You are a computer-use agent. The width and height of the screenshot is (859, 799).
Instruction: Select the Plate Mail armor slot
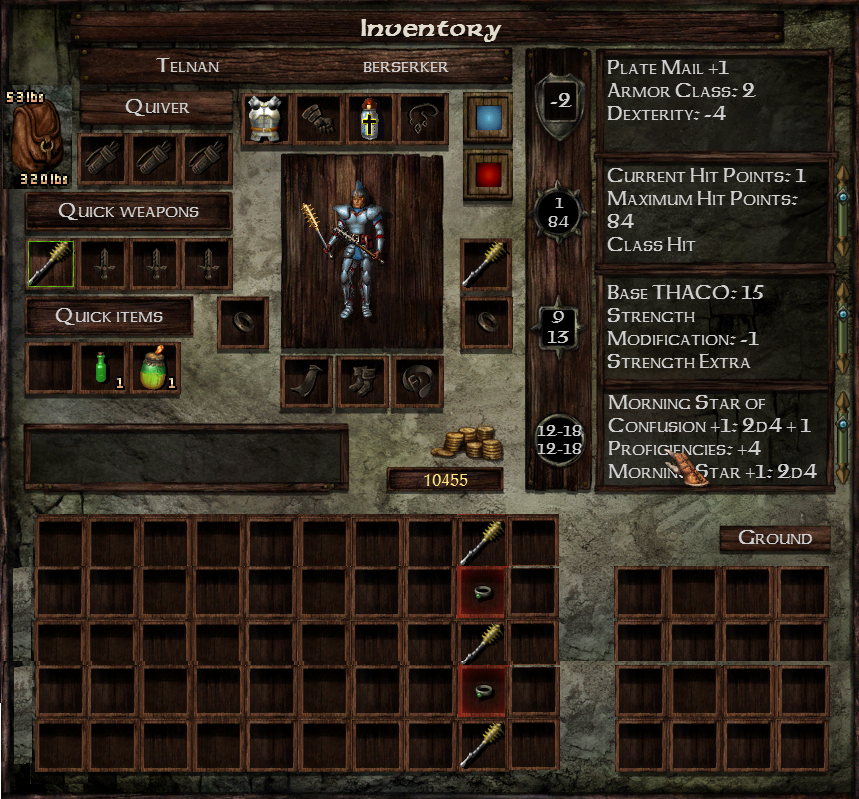265,119
